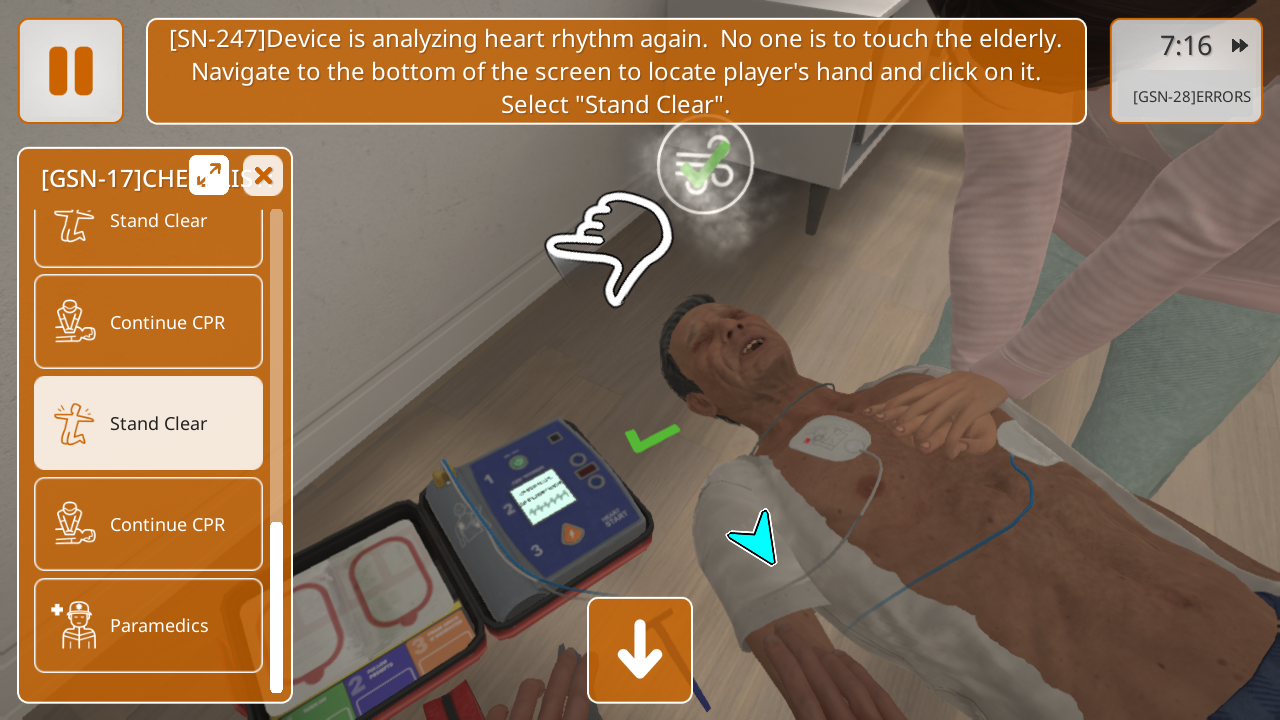Click the checklist scrollbar thumb
The height and width of the screenshot is (720, 1280).
[x=277, y=606]
